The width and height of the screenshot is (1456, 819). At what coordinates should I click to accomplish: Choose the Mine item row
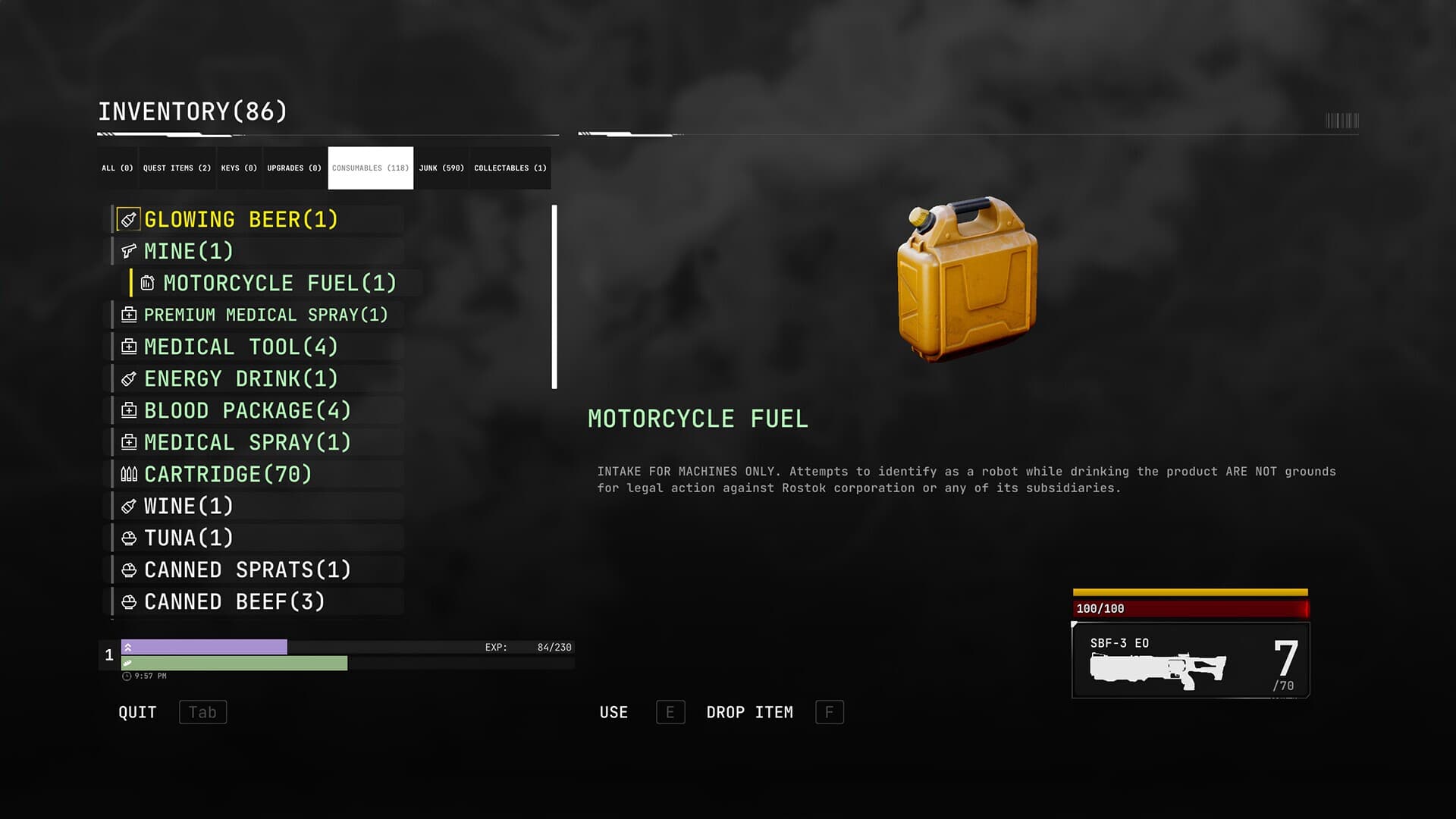point(189,252)
